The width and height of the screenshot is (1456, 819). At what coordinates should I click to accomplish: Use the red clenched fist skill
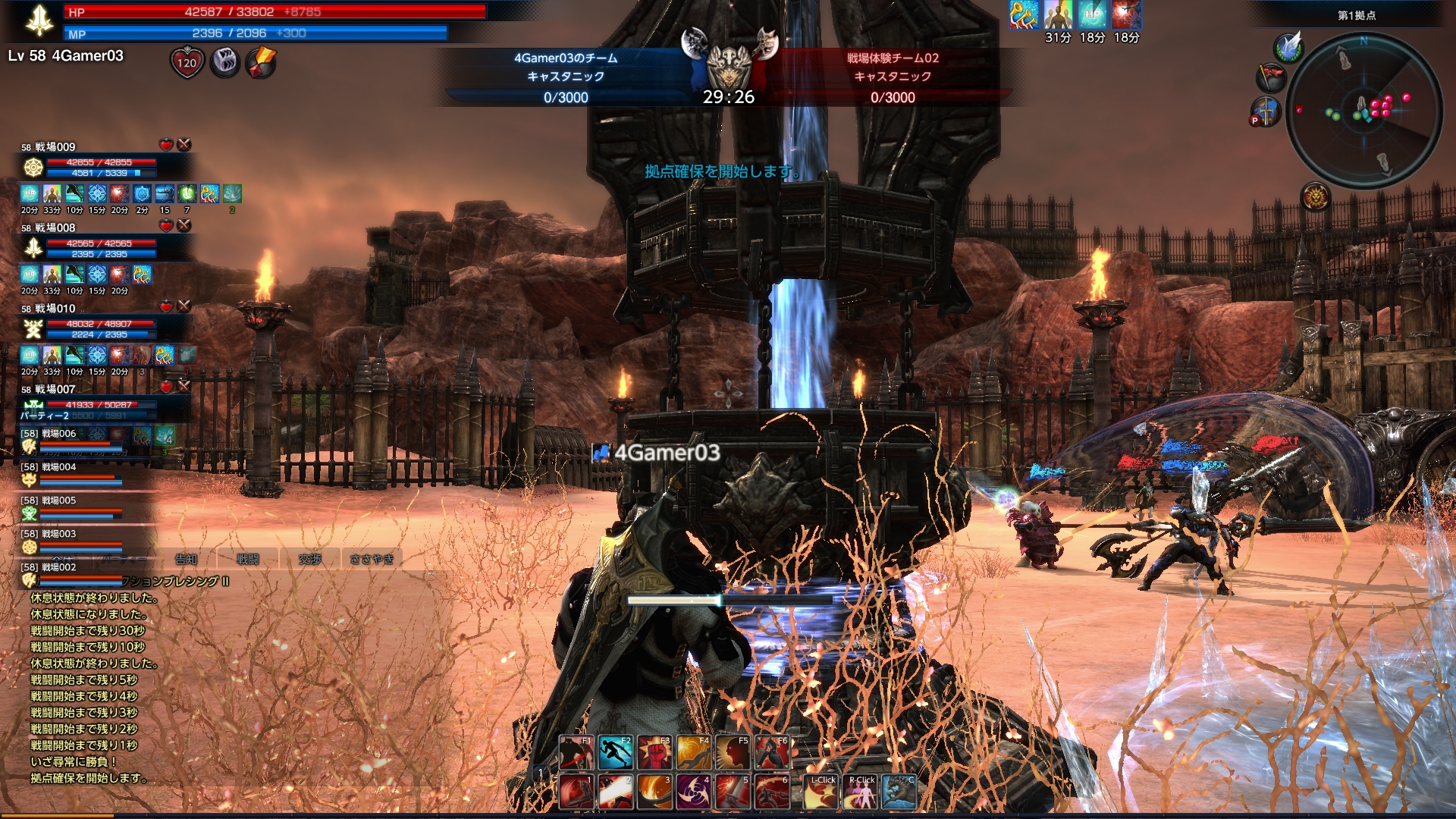pos(654,752)
